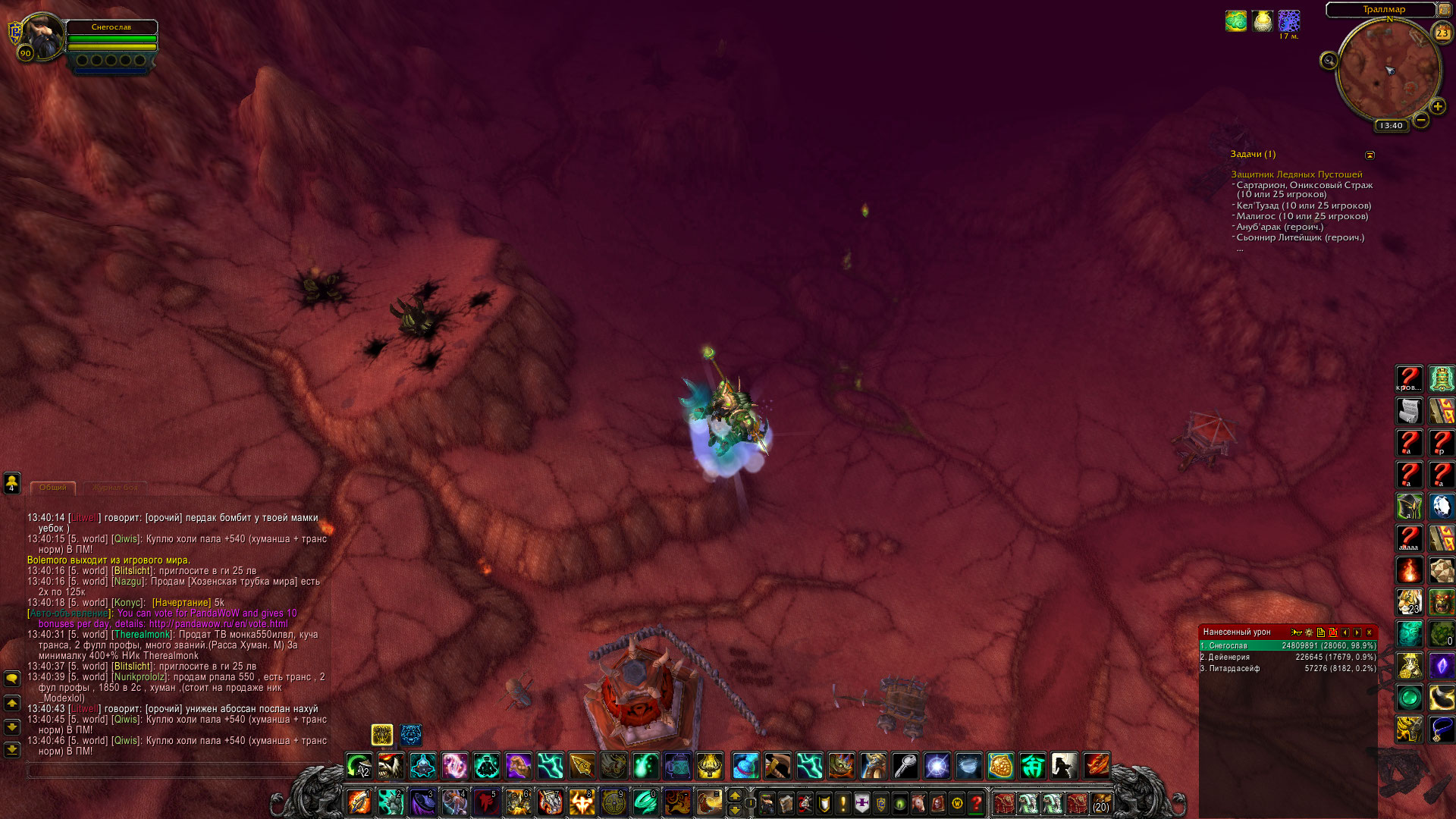Select the yellow tiger stance button
The image size is (1456, 819).
[381, 735]
